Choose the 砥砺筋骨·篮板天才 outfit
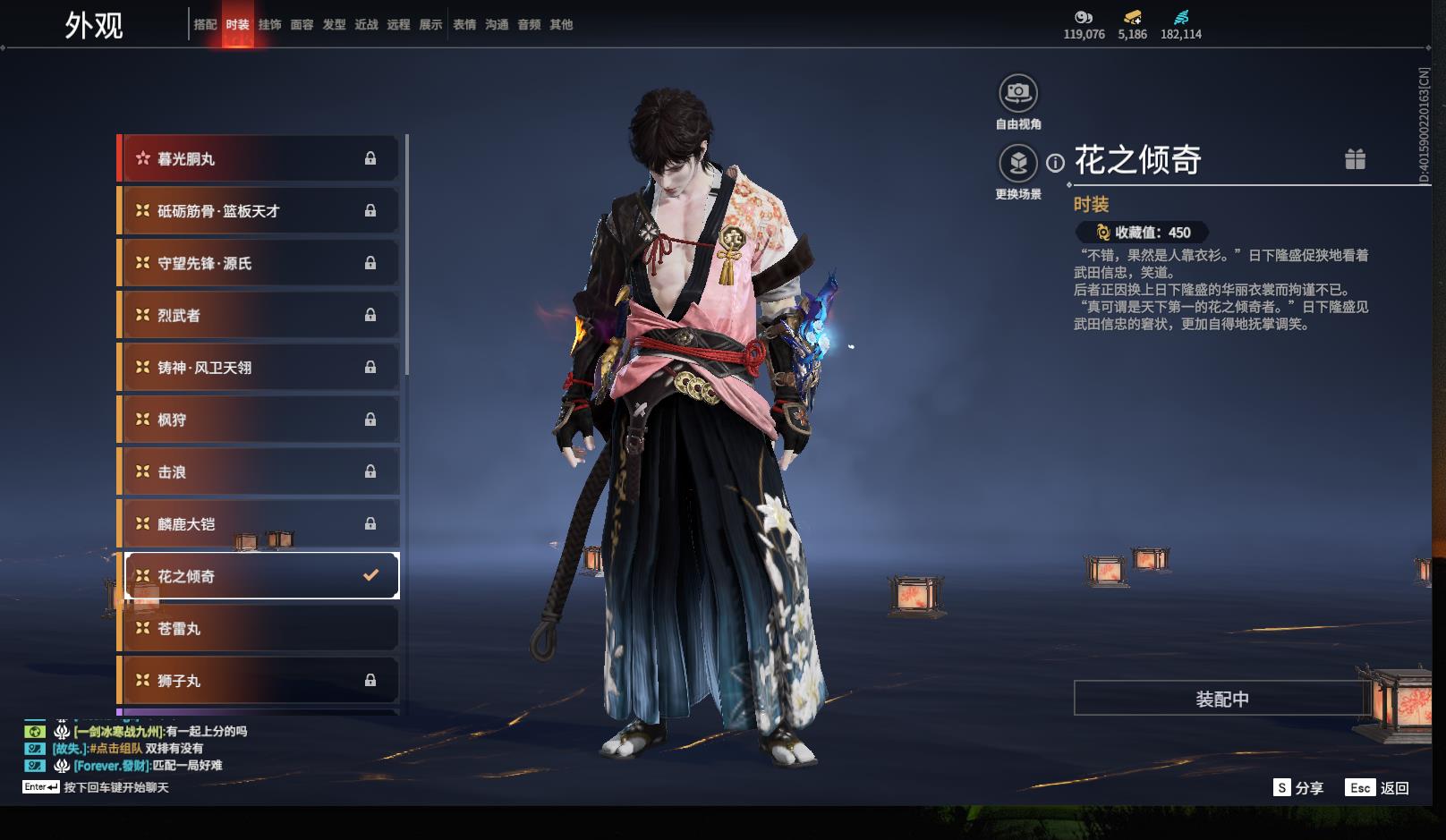This screenshot has width=1446, height=840. 259,211
